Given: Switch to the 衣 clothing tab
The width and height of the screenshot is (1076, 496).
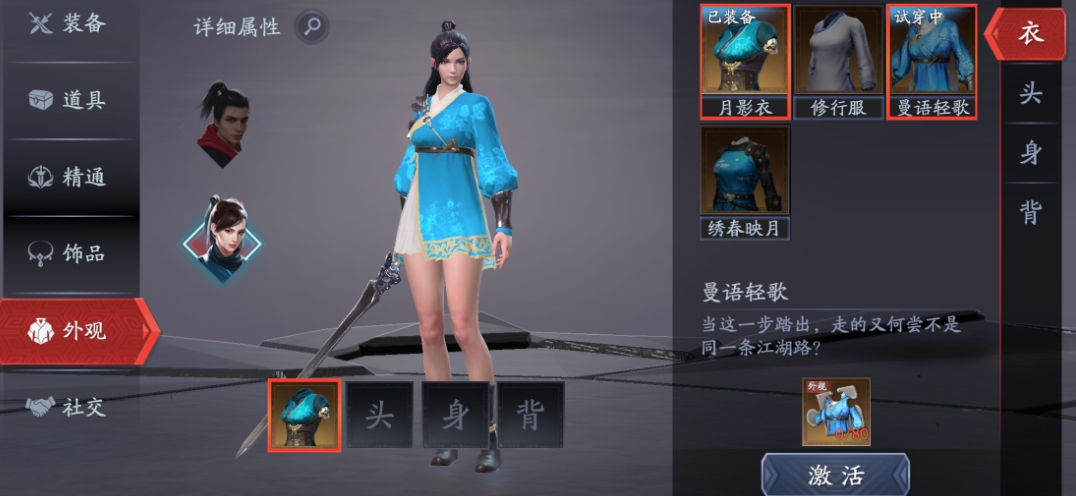Looking at the screenshot, I should click(1029, 33).
